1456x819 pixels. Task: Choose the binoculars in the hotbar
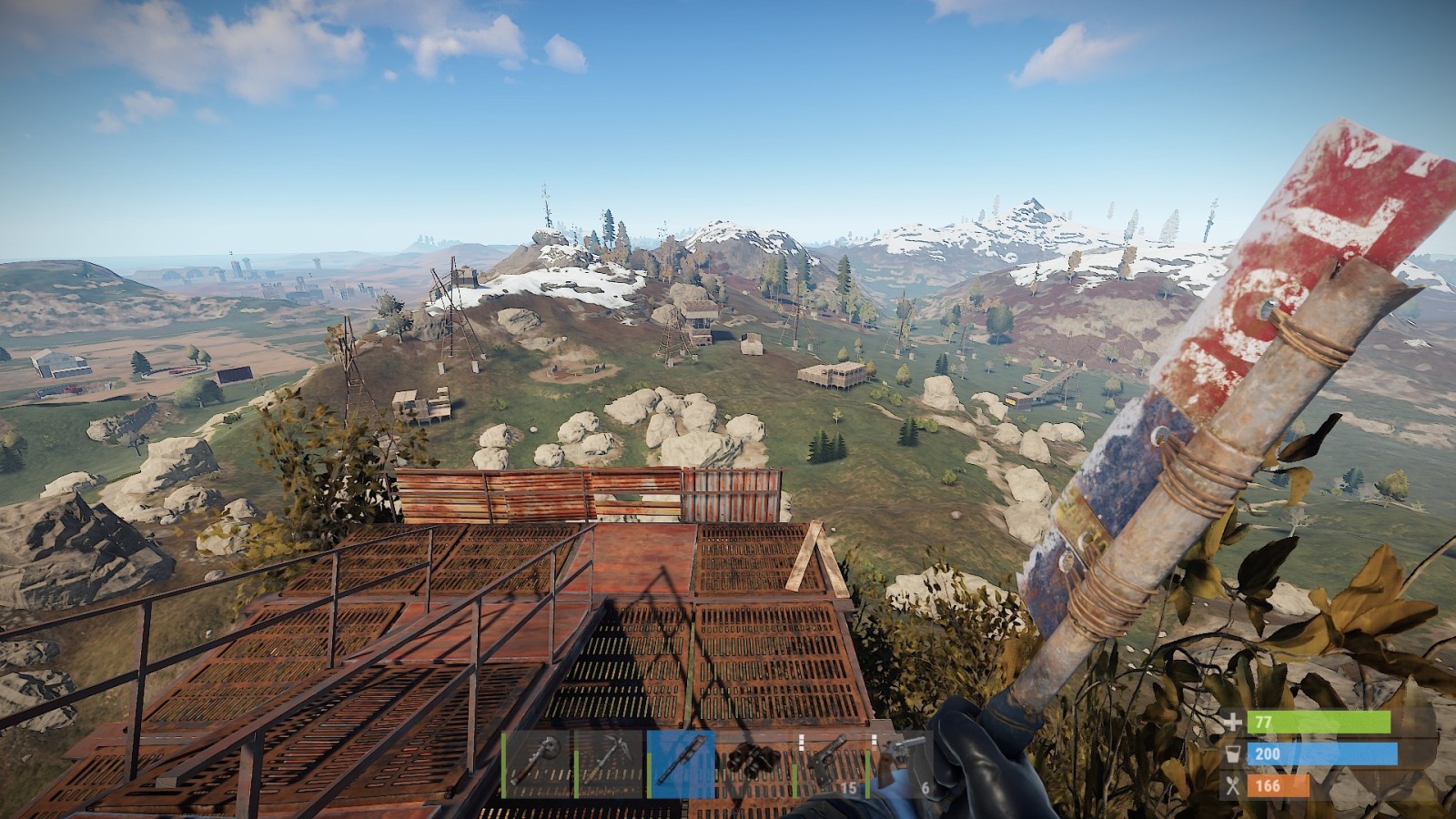pyautogui.click(x=753, y=763)
